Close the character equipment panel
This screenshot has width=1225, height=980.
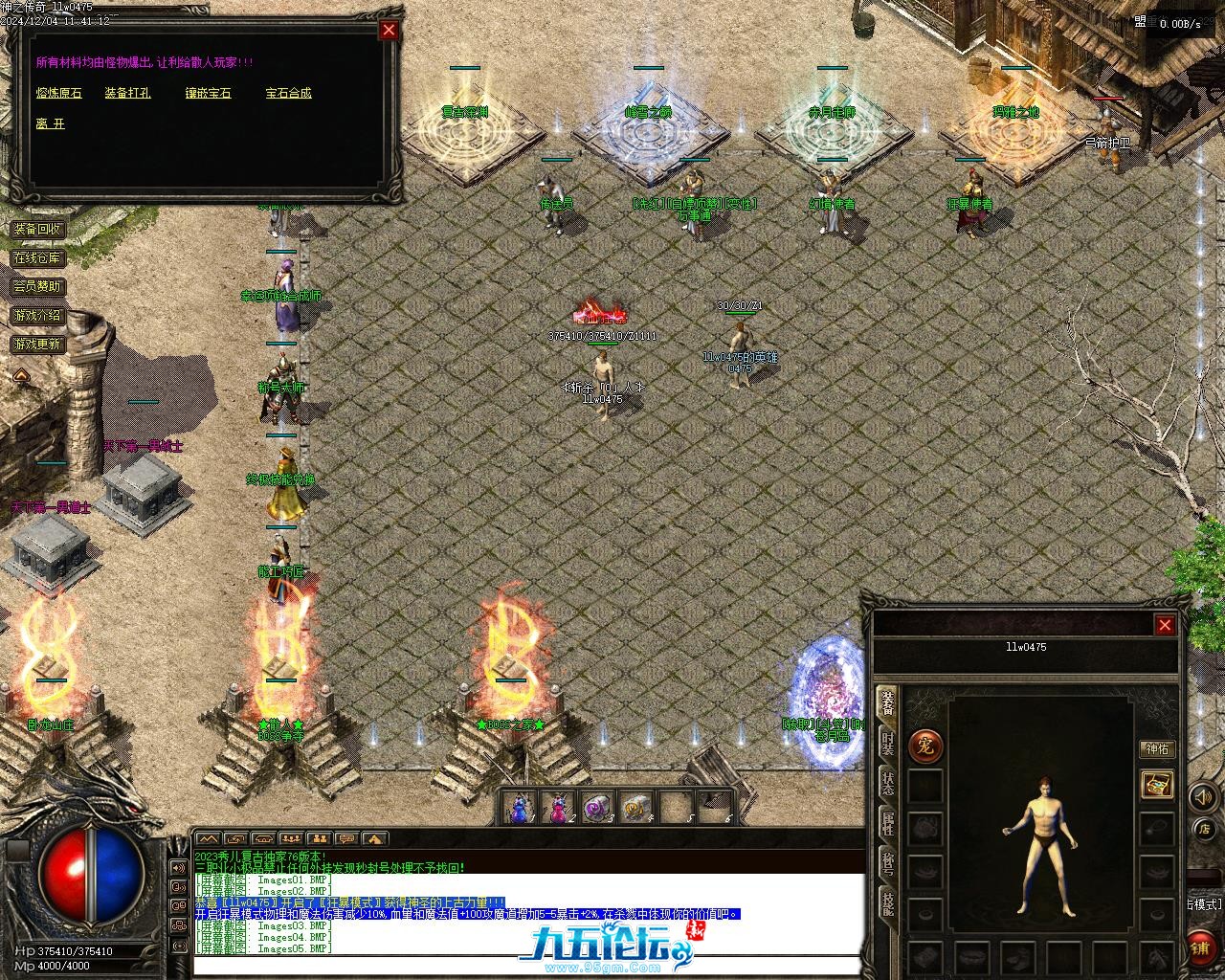[x=1165, y=625]
